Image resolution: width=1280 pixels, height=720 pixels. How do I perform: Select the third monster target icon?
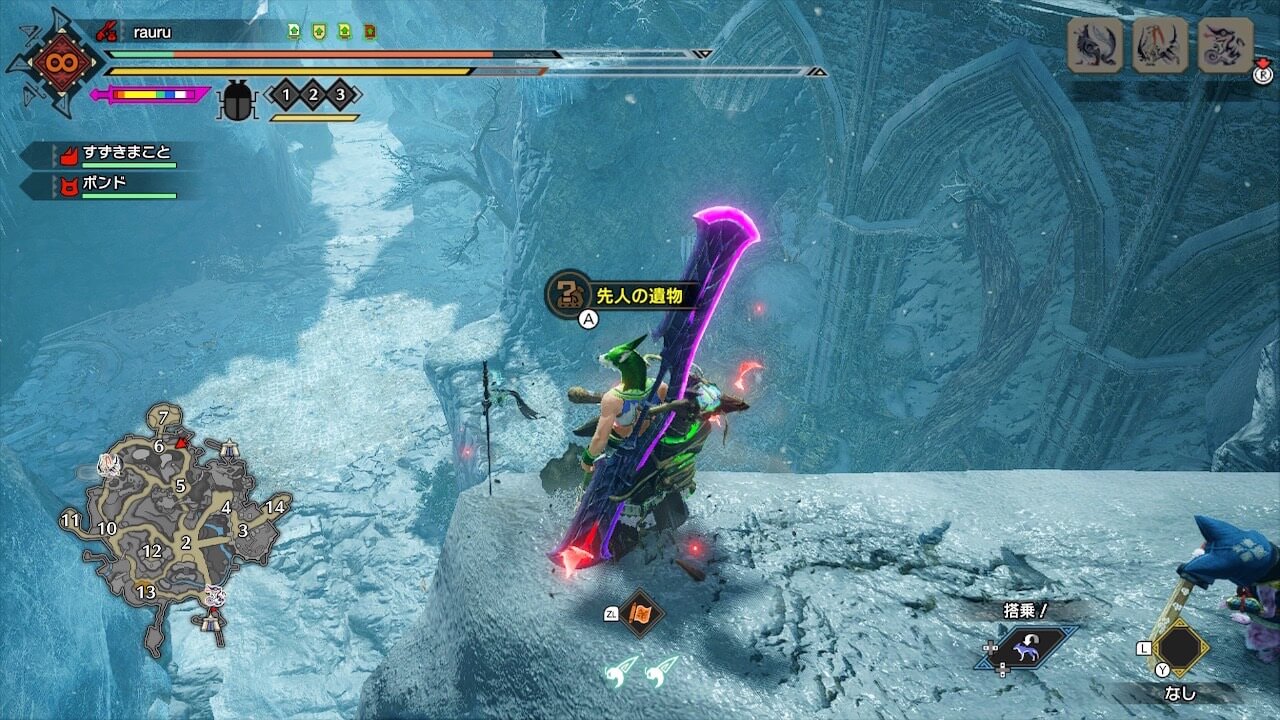click(1225, 46)
